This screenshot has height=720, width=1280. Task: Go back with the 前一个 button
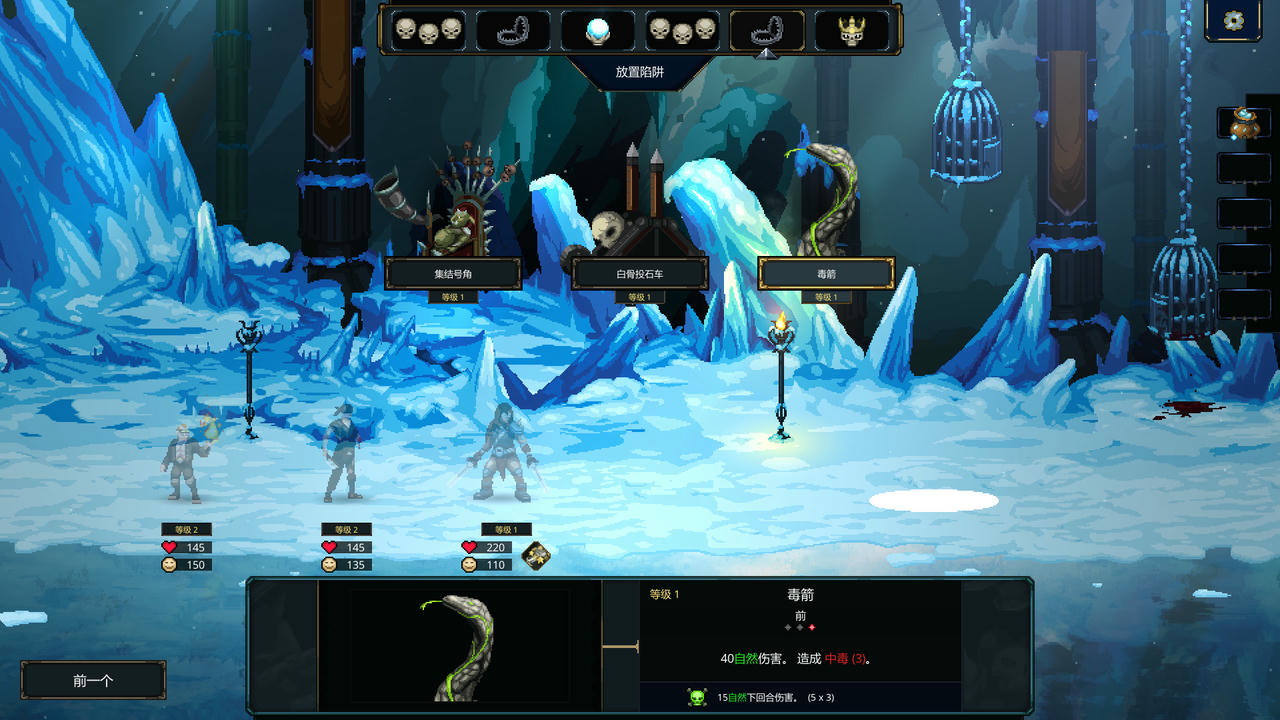pos(93,680)
